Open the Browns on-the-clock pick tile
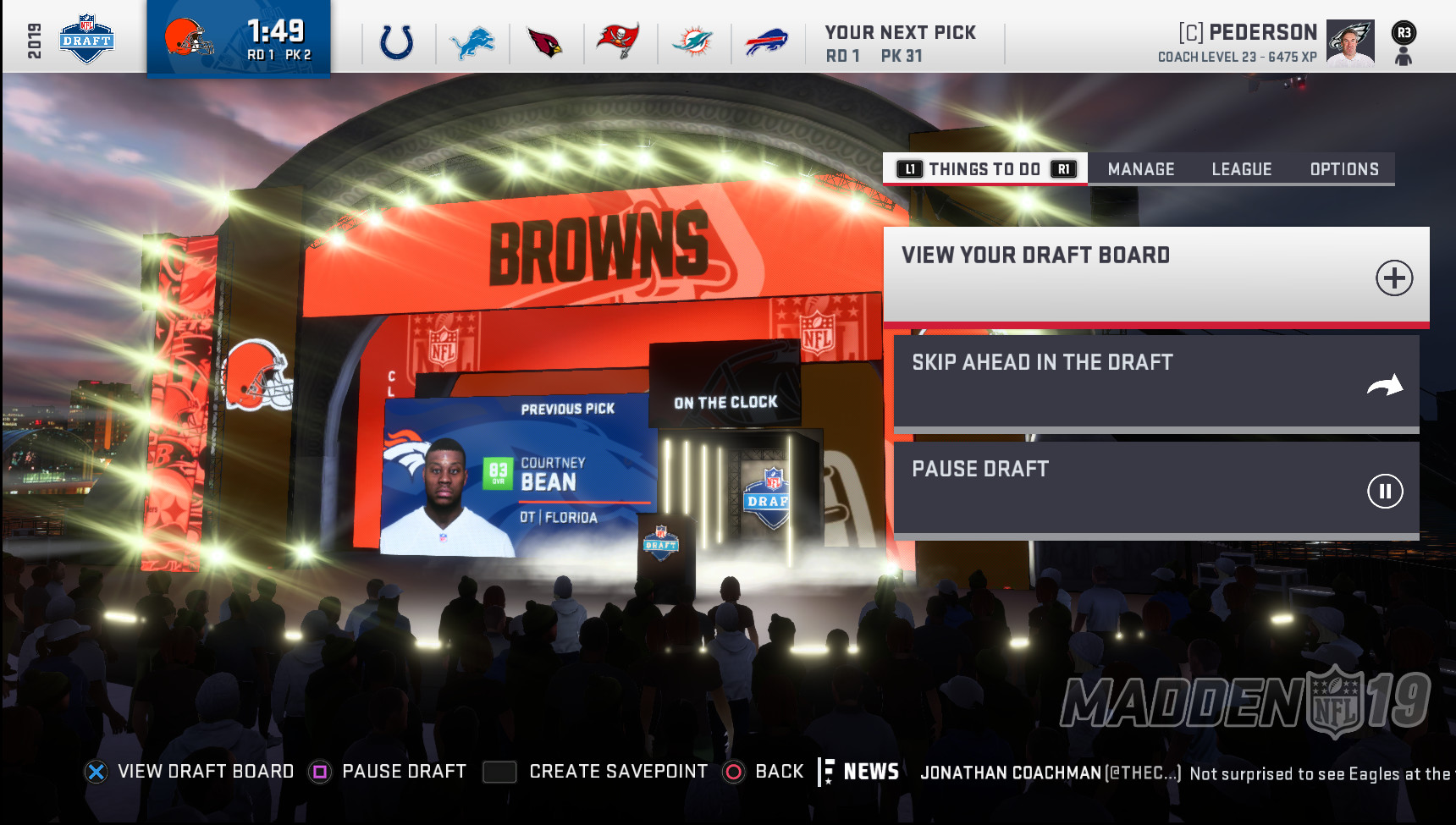The image size is (1456, 825). coord(238,39)
